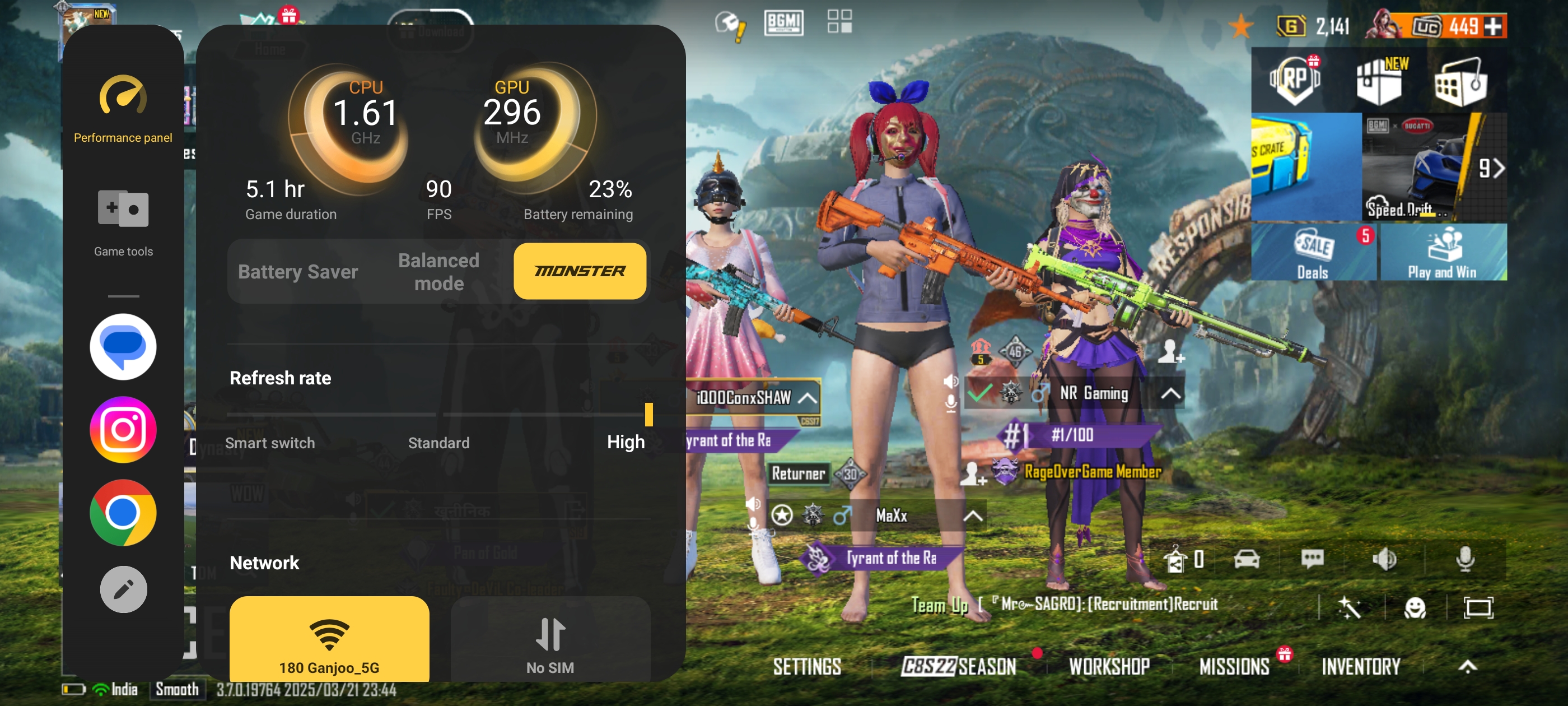Open the Missions menu
1568x706 pixels.
[x=1234, y=666]
